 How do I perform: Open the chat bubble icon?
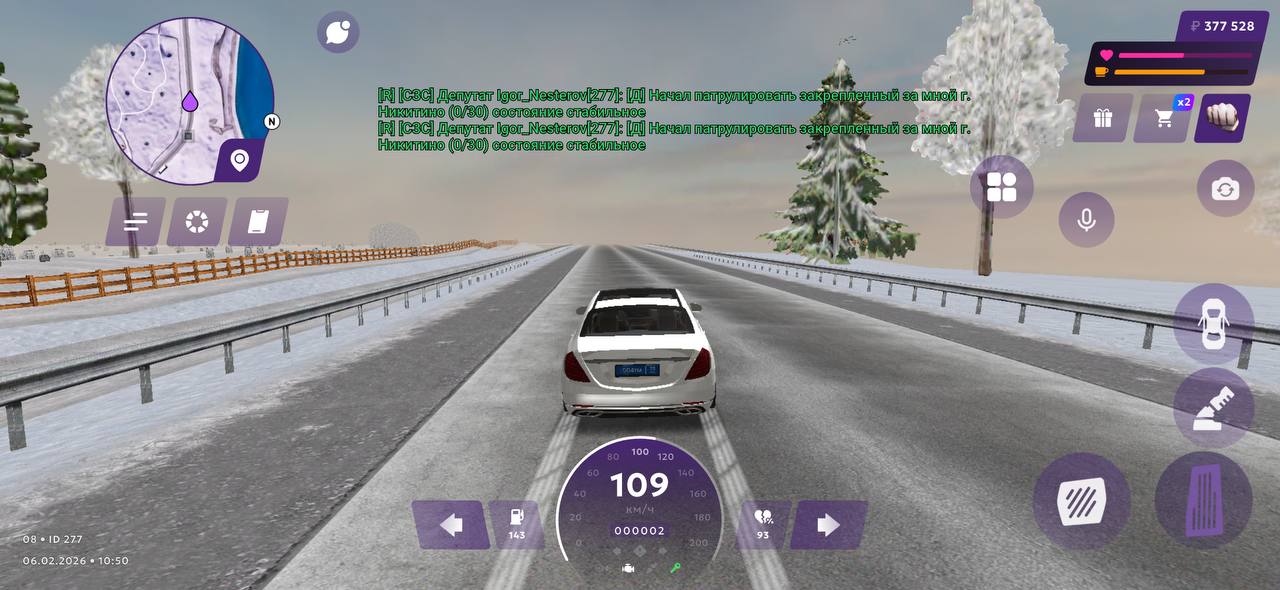[x=338, y=32]
